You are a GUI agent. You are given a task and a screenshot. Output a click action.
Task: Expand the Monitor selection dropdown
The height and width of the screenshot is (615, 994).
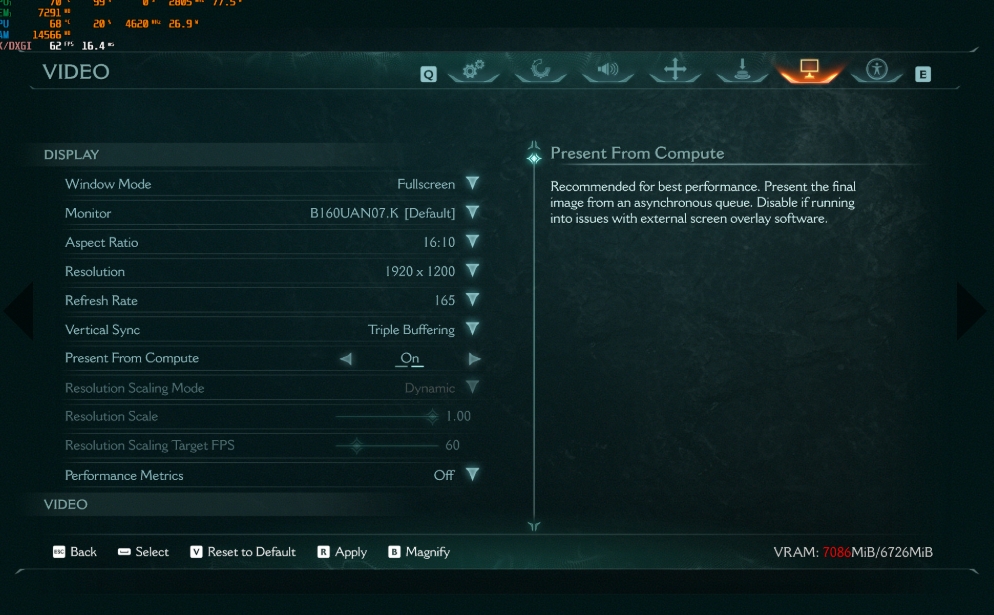pos(472,213)
